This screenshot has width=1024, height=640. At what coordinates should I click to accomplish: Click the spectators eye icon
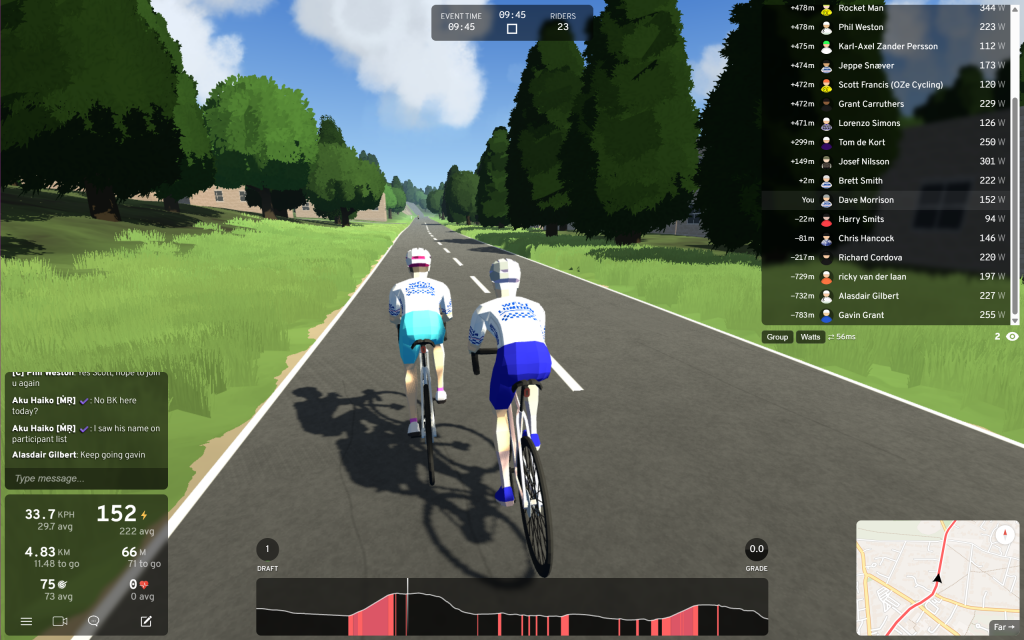[1012, 337]
